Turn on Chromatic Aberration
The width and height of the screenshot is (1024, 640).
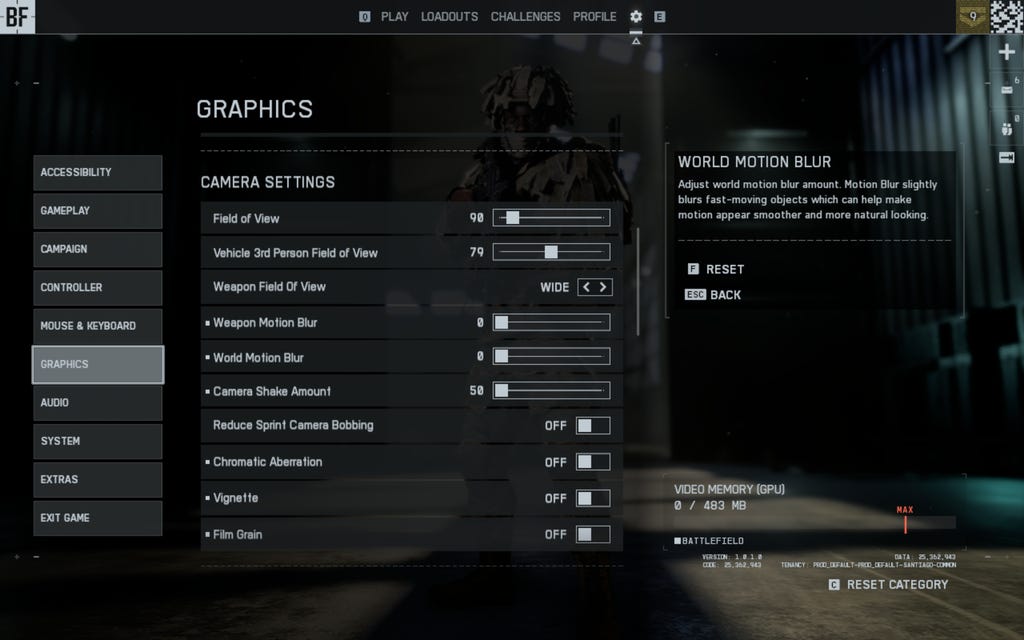(x=593, y=462)
